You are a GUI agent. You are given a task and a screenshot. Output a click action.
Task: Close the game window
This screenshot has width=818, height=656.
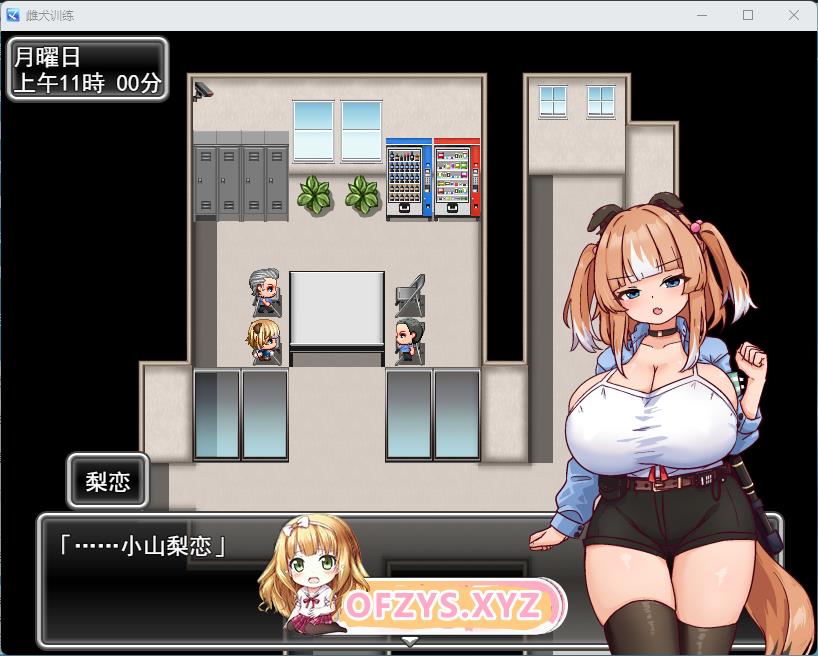[792, 15]
